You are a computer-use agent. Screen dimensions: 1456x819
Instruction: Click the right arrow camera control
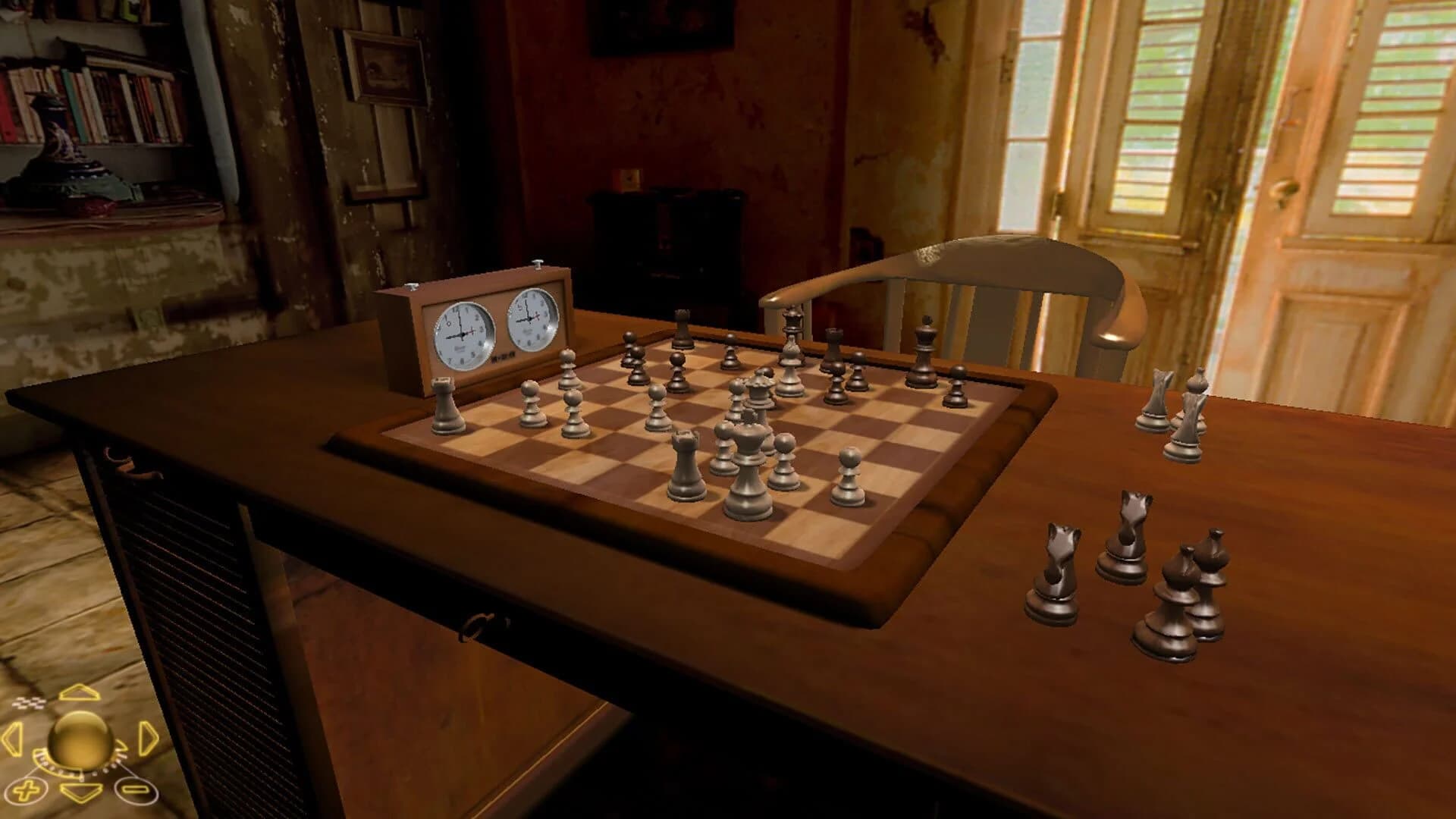[x=148, y=738]
